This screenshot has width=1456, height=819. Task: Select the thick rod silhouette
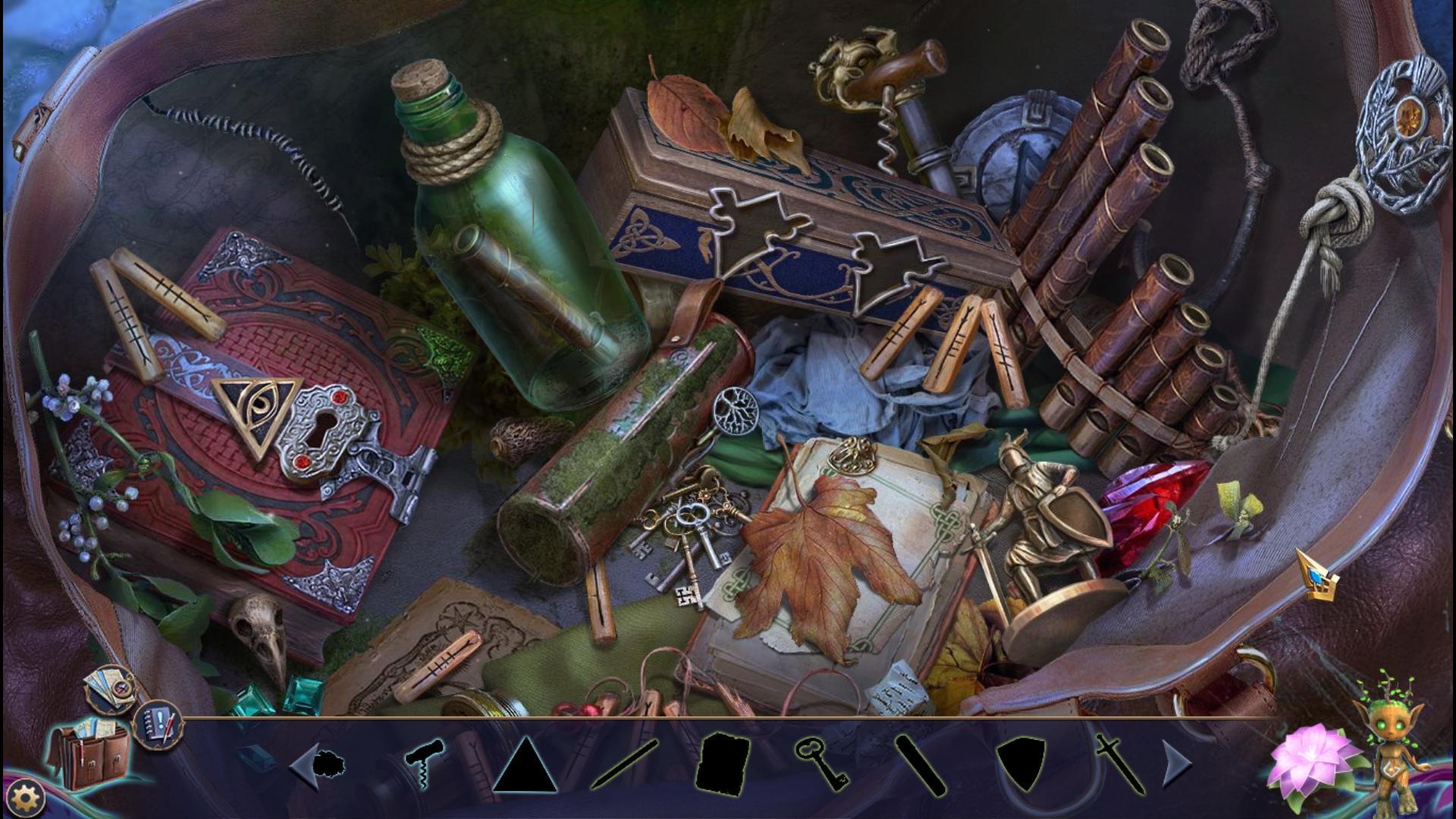coord(921,764)
